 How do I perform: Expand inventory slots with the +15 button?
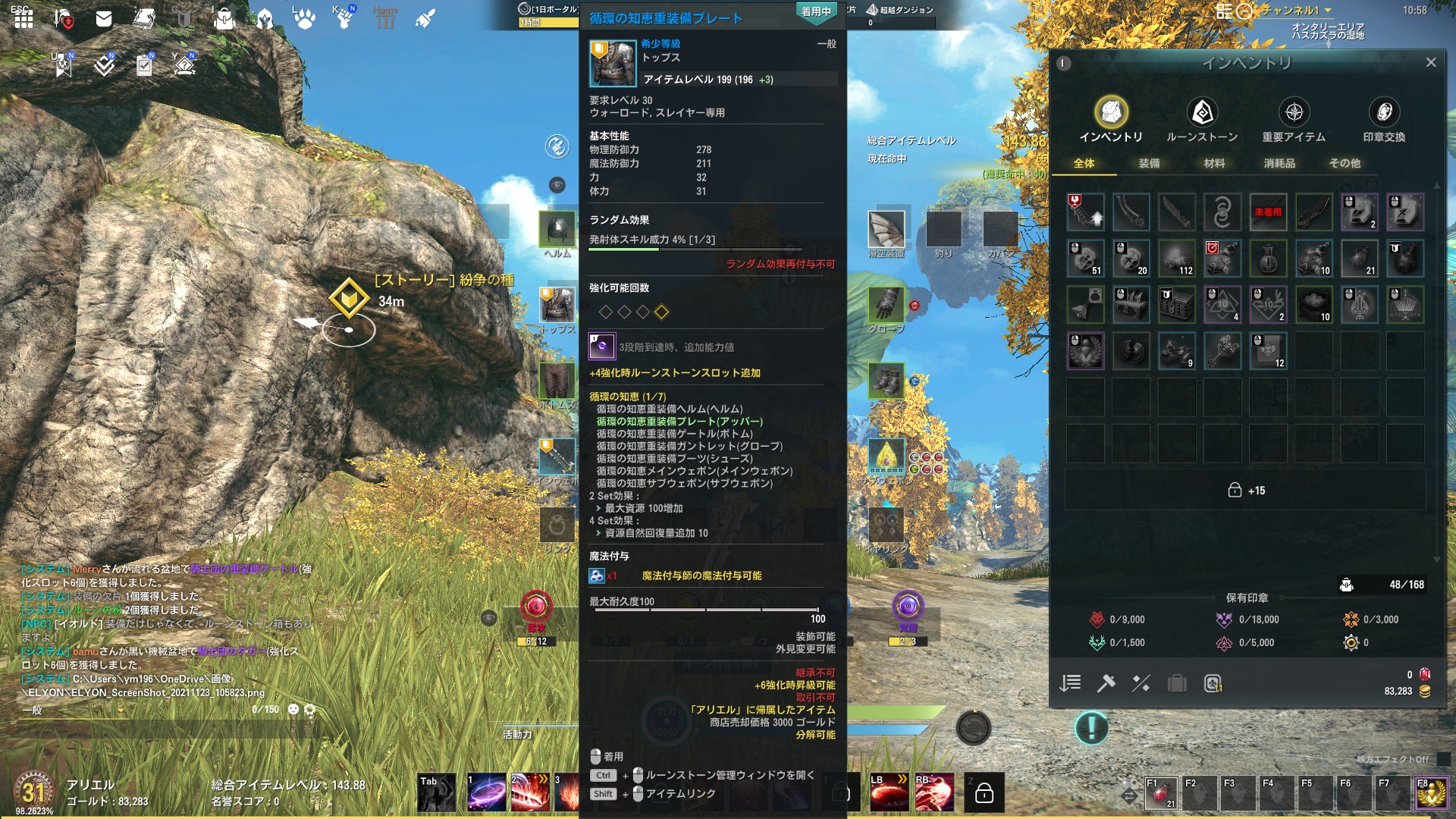[x=1247, y=491]
